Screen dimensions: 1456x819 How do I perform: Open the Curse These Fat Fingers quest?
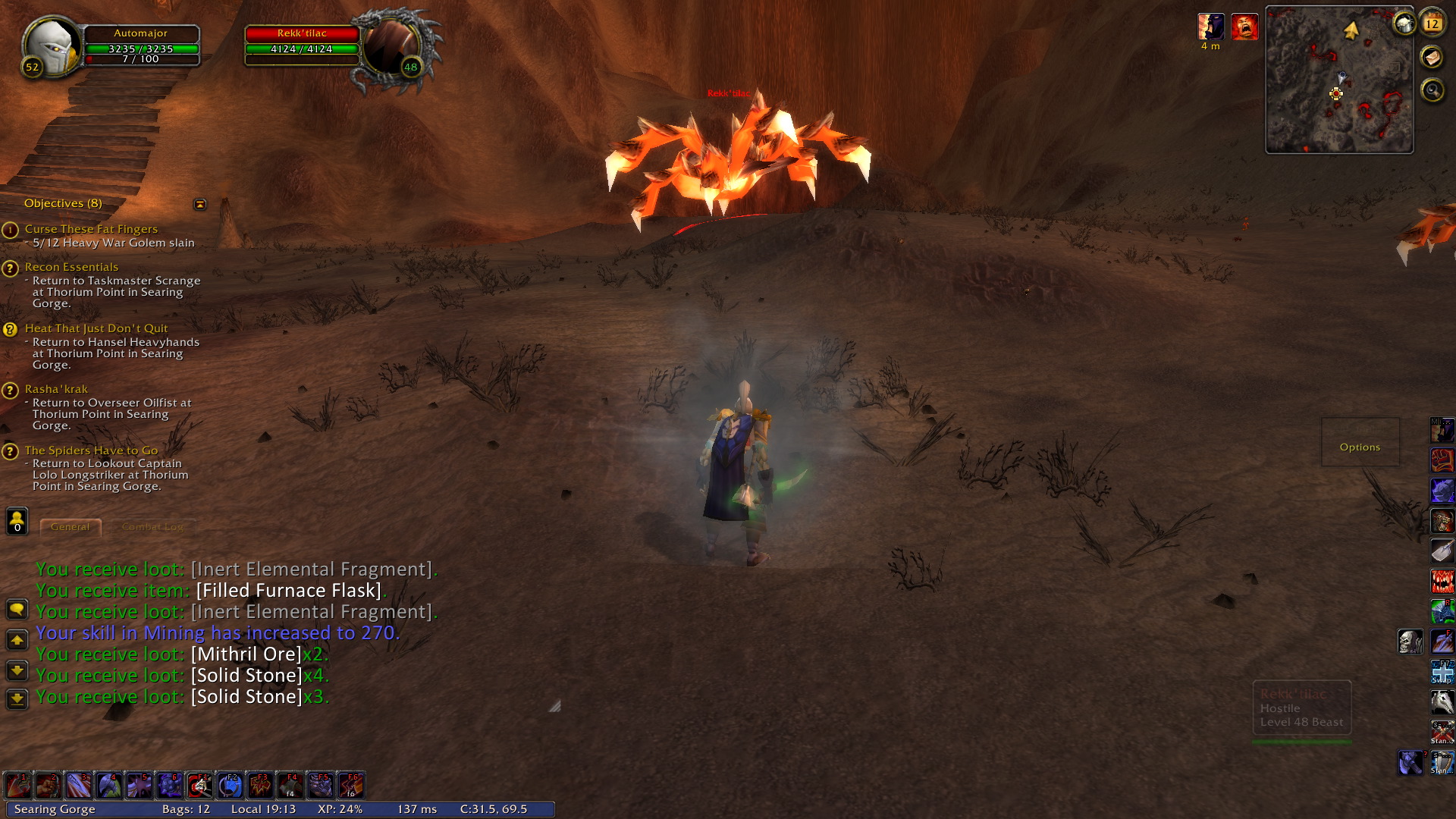tap(91, 229)
